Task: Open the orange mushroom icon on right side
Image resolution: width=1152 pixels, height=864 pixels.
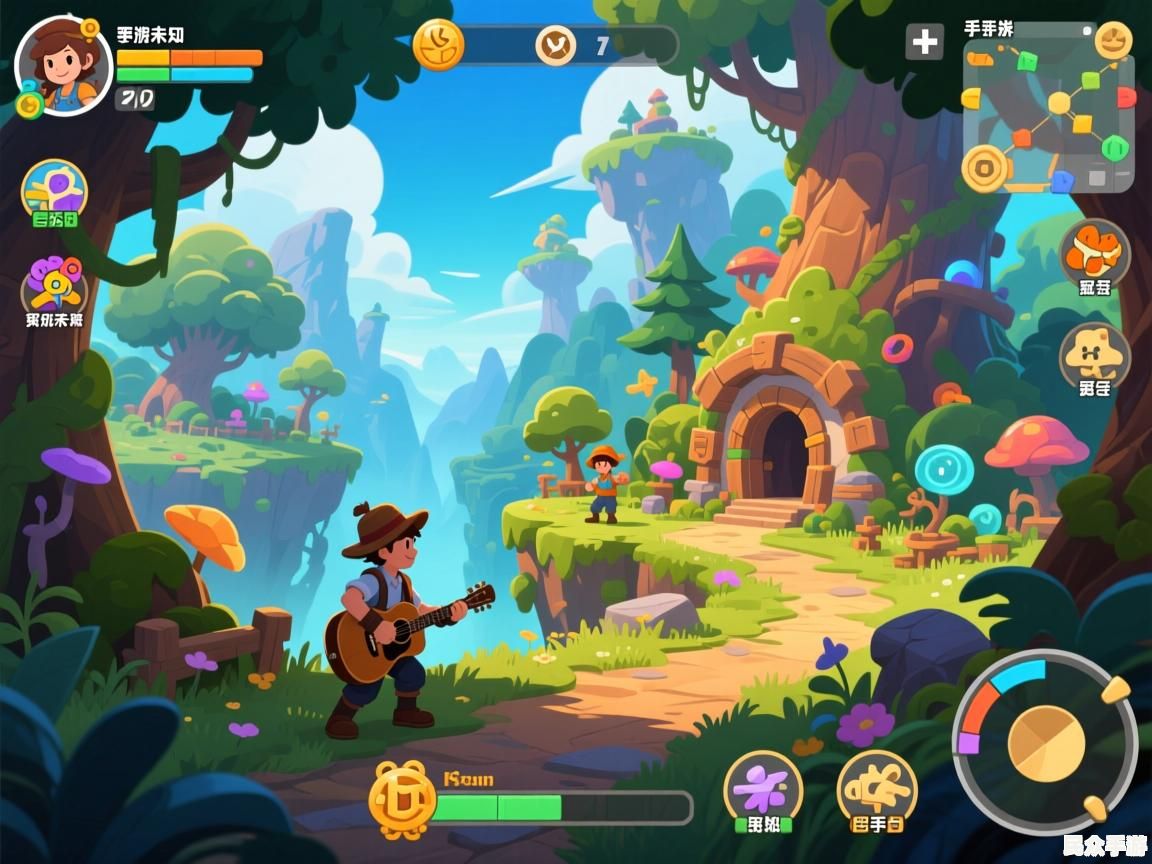Action: point(1095,252)
